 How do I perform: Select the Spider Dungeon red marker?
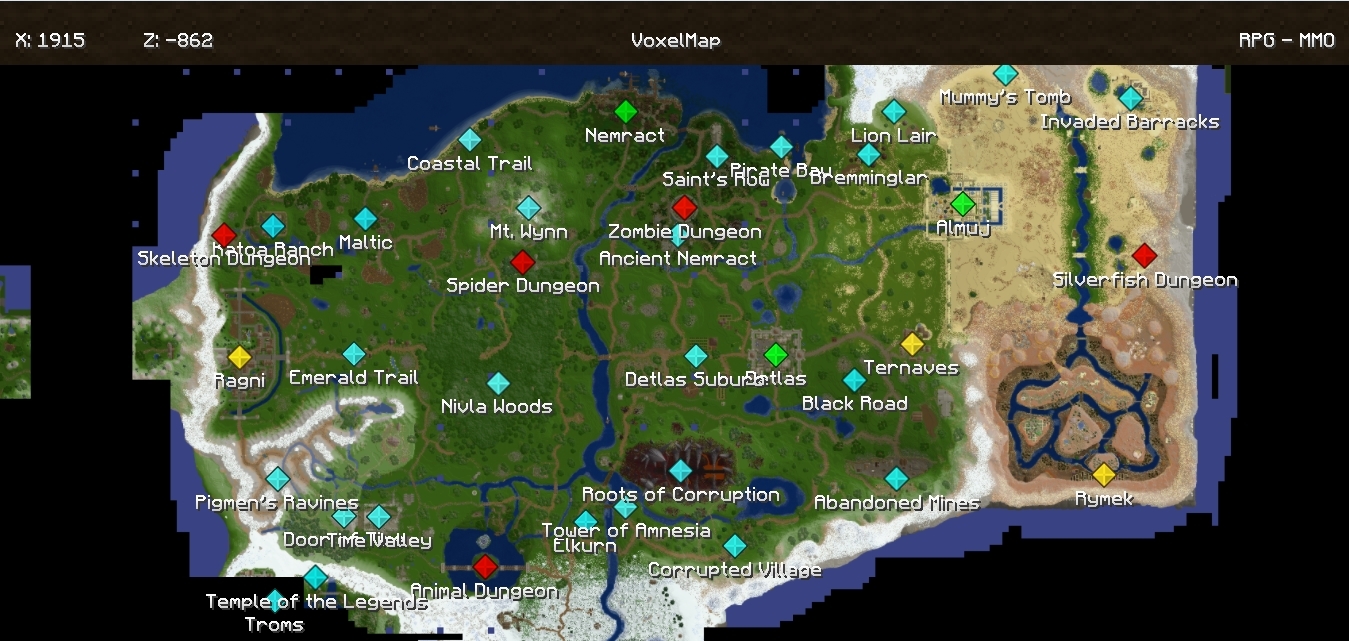click(522, 262)
